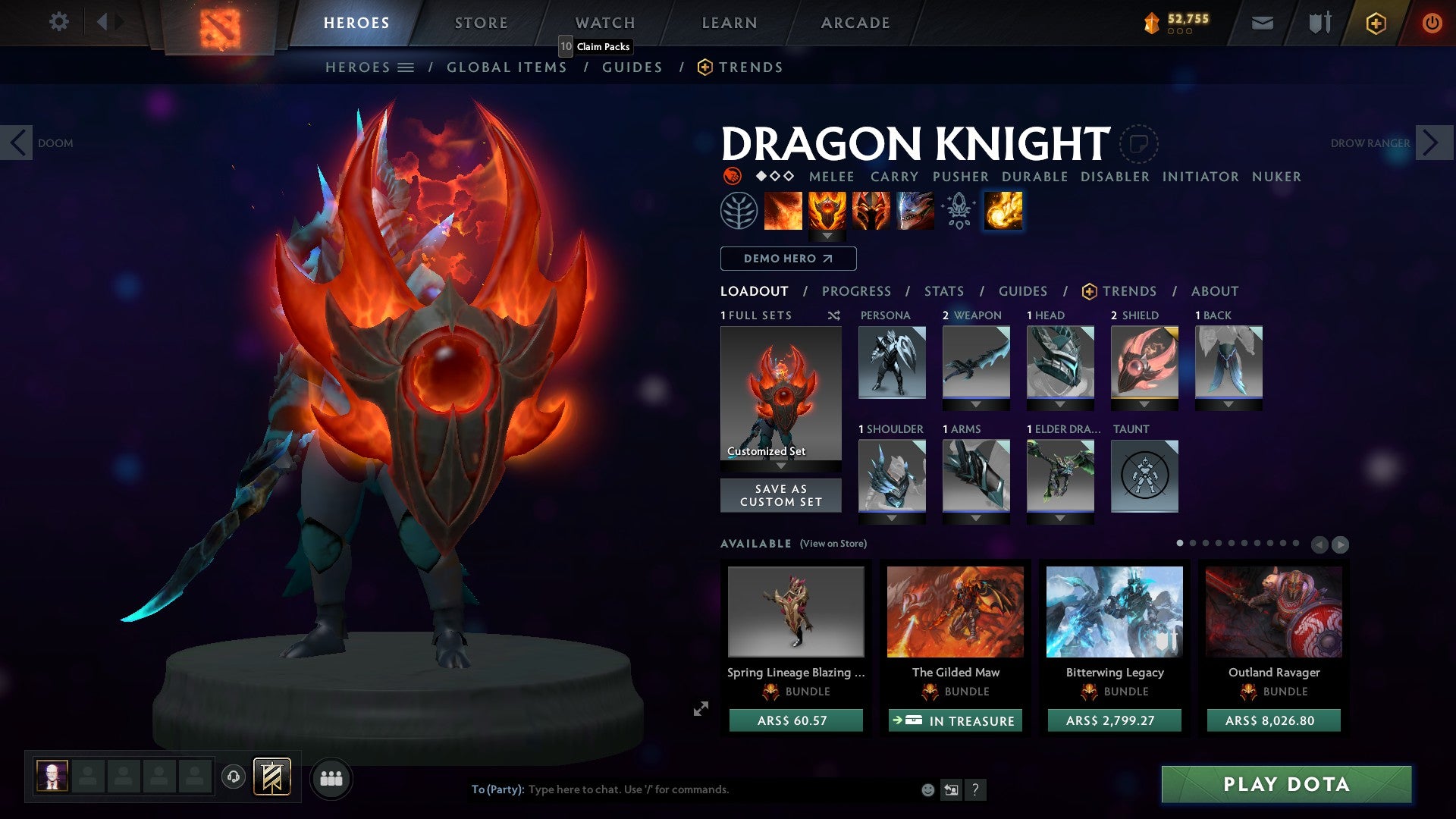Open Dota Plus hexagon icon in top bar
This screenshot has height=819, width=1456.
[1376, 23]
